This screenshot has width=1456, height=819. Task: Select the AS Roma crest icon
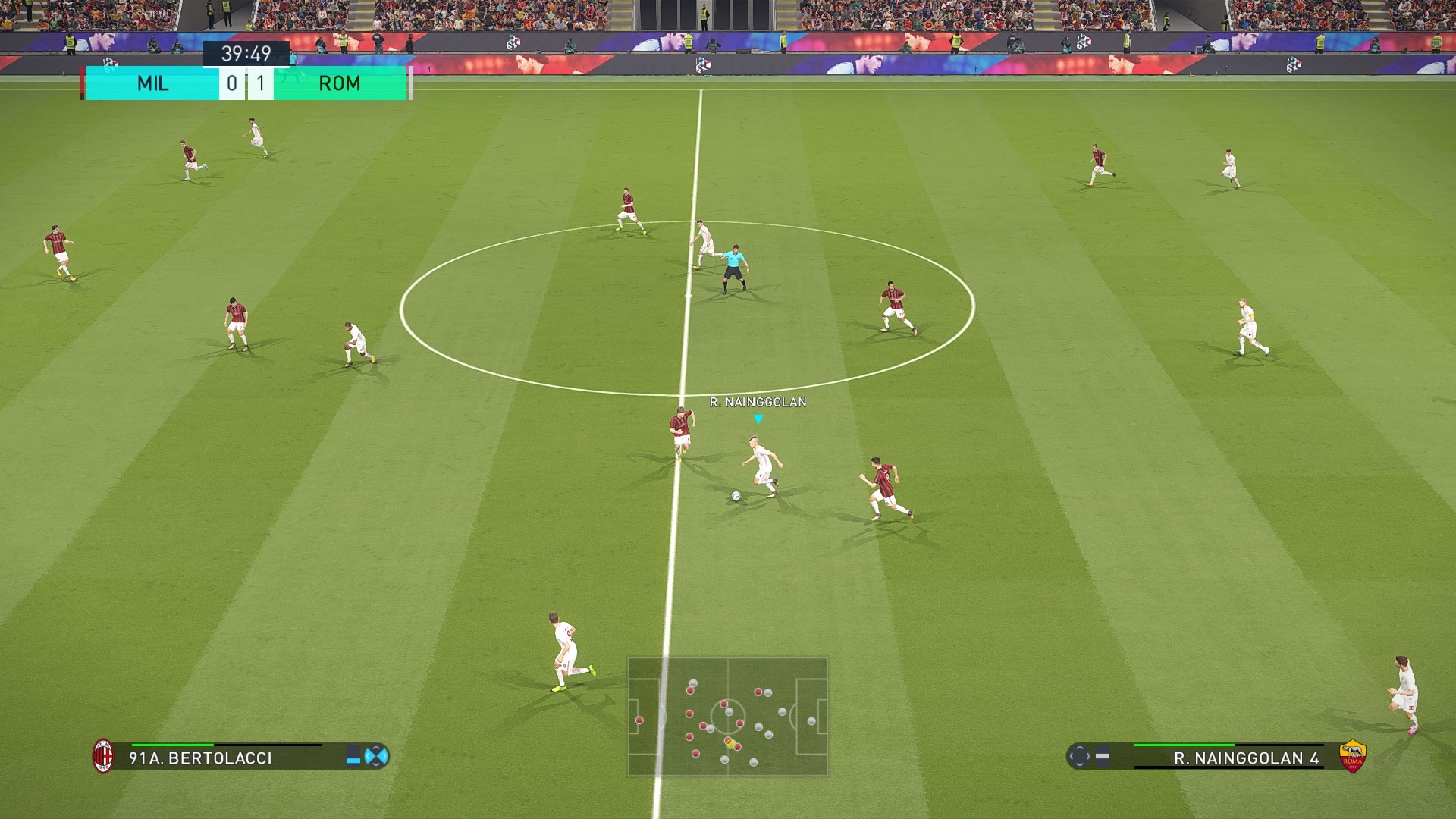[1352, 756]
